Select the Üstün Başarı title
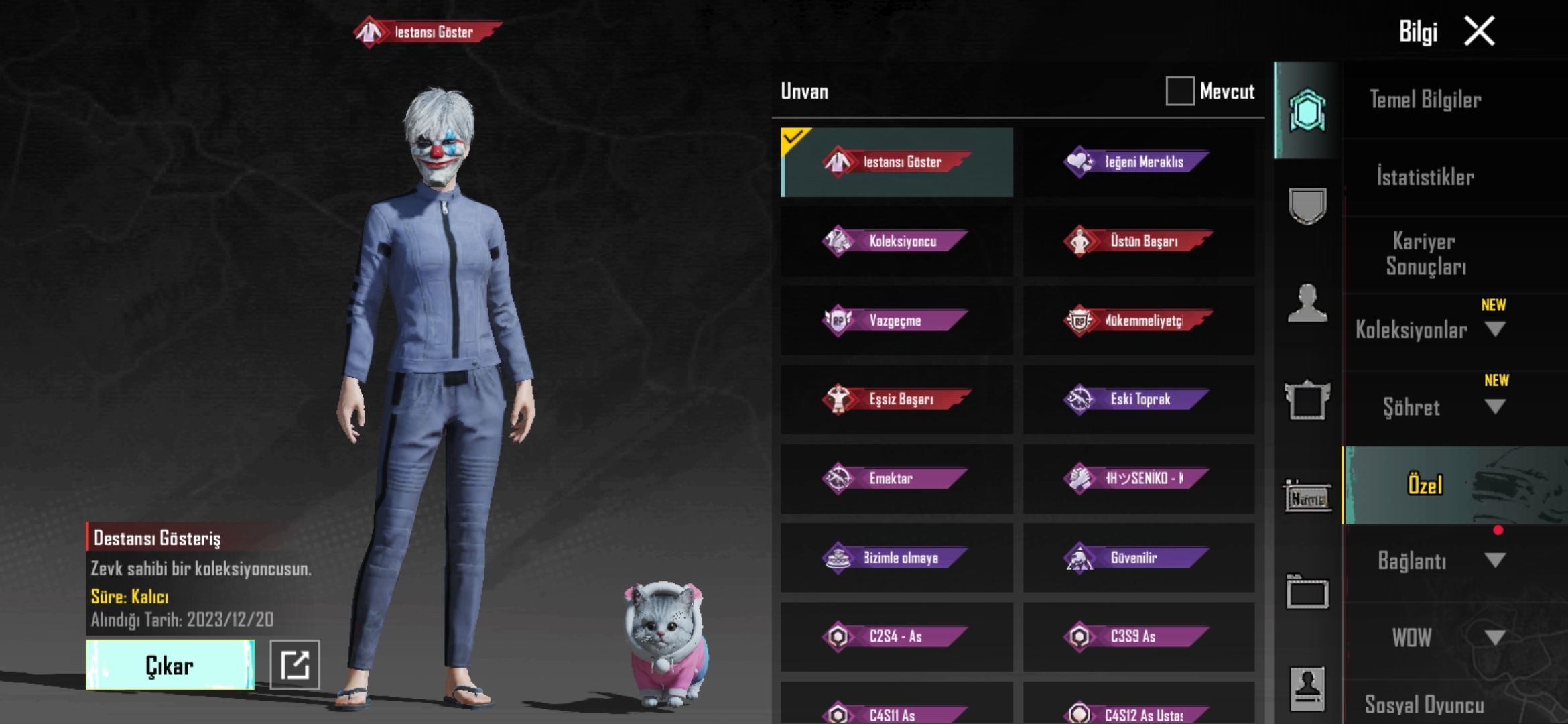The width and height of the screenshot is (1568, 724). click(x=1138, y=241)
